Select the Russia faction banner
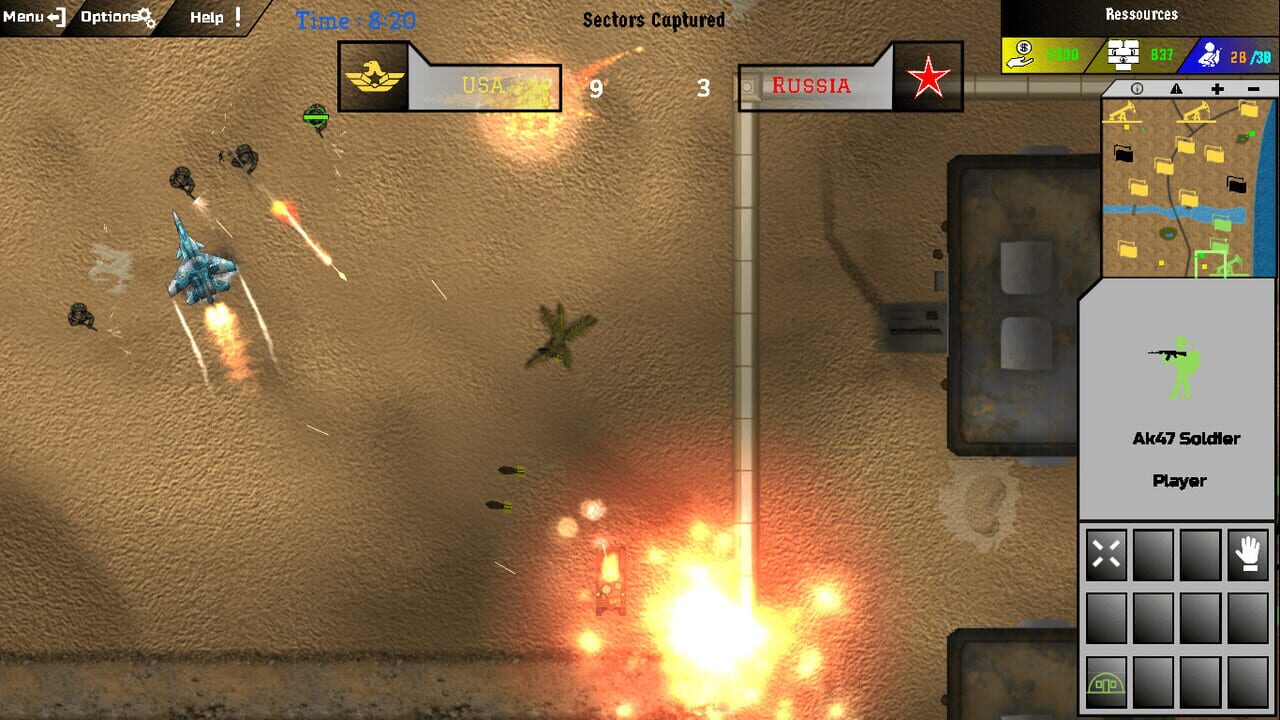This screenshot has height=720, width=1280. [812, 85]
